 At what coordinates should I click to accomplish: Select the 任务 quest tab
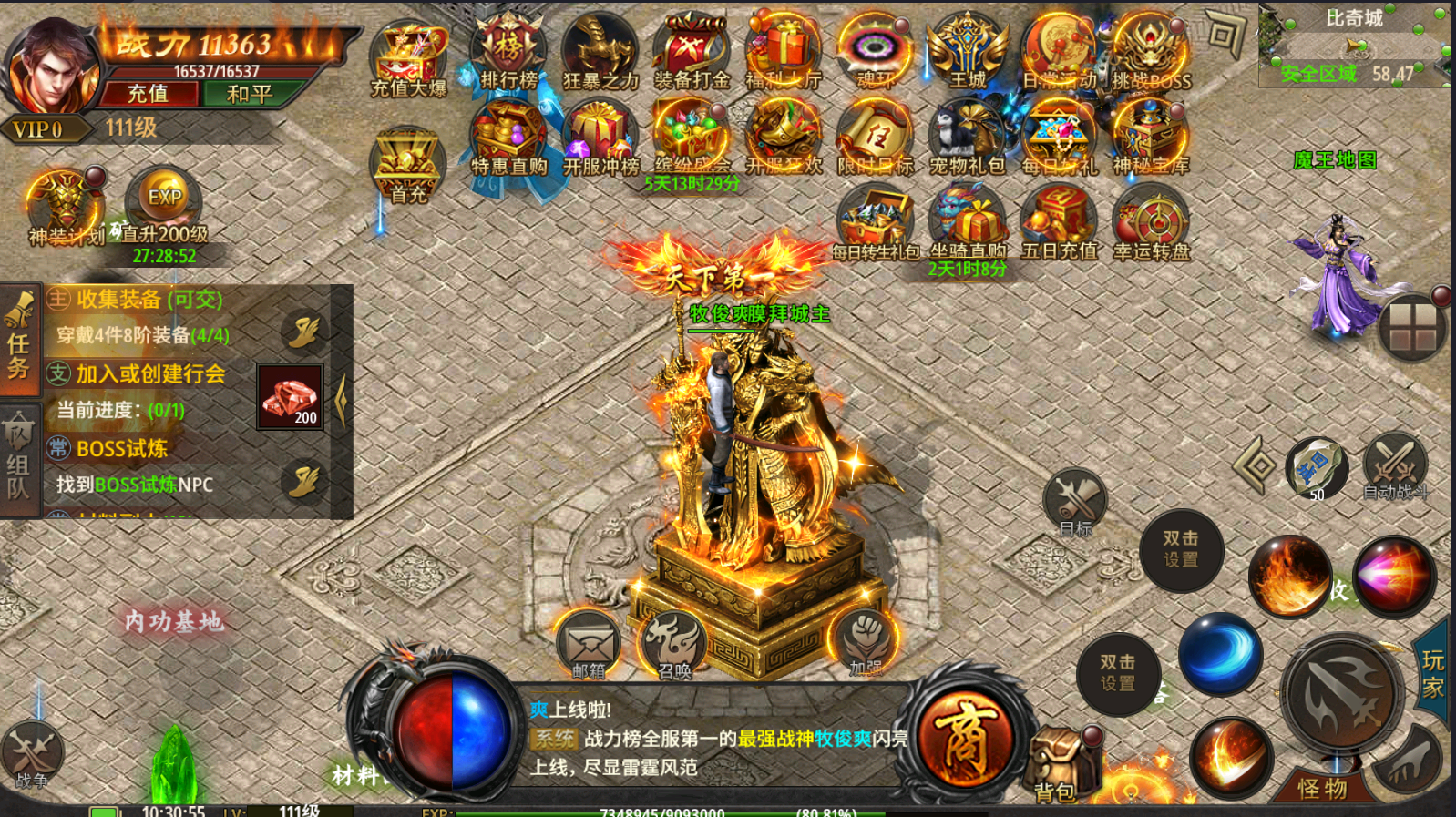tap(19, 340)
